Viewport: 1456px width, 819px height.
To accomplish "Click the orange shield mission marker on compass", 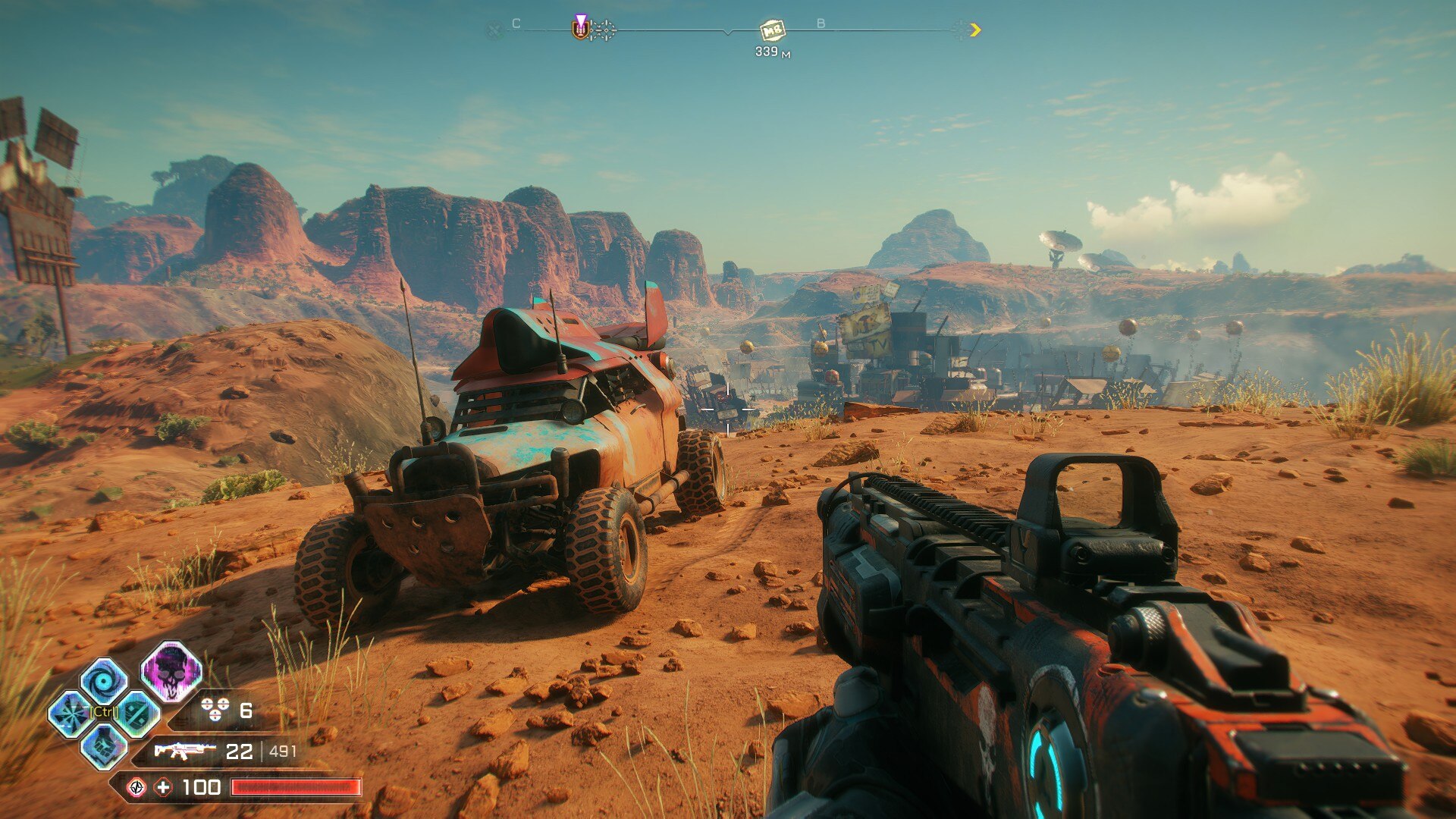I will click(581, 29).
